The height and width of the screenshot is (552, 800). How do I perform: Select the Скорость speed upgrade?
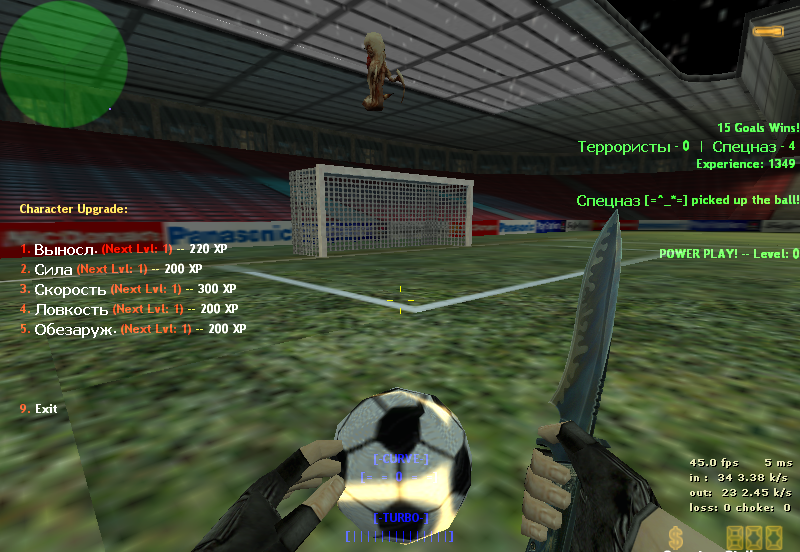[70, 289]
